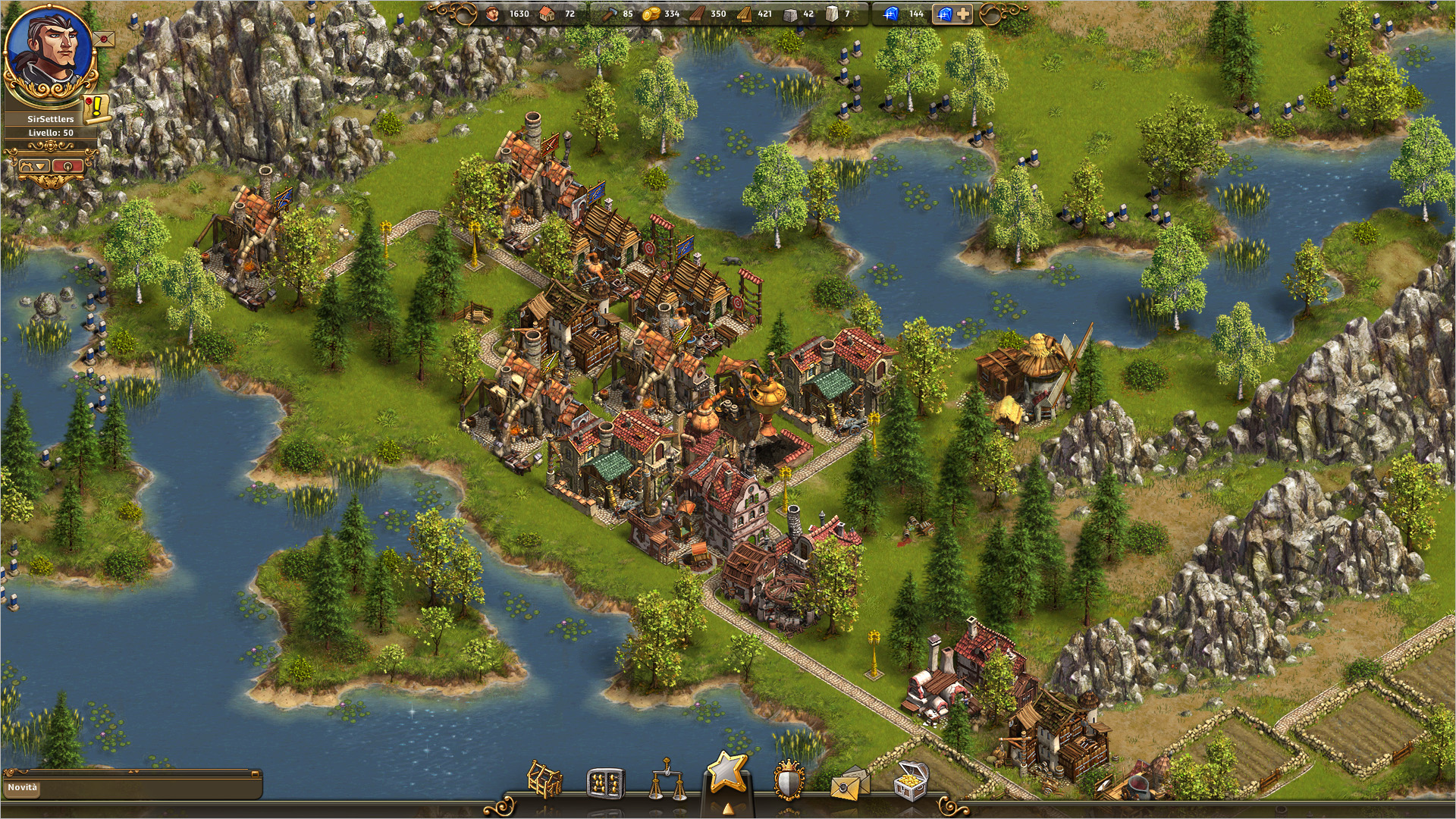
Task: Open the star menu
Action: click(727, 773)
